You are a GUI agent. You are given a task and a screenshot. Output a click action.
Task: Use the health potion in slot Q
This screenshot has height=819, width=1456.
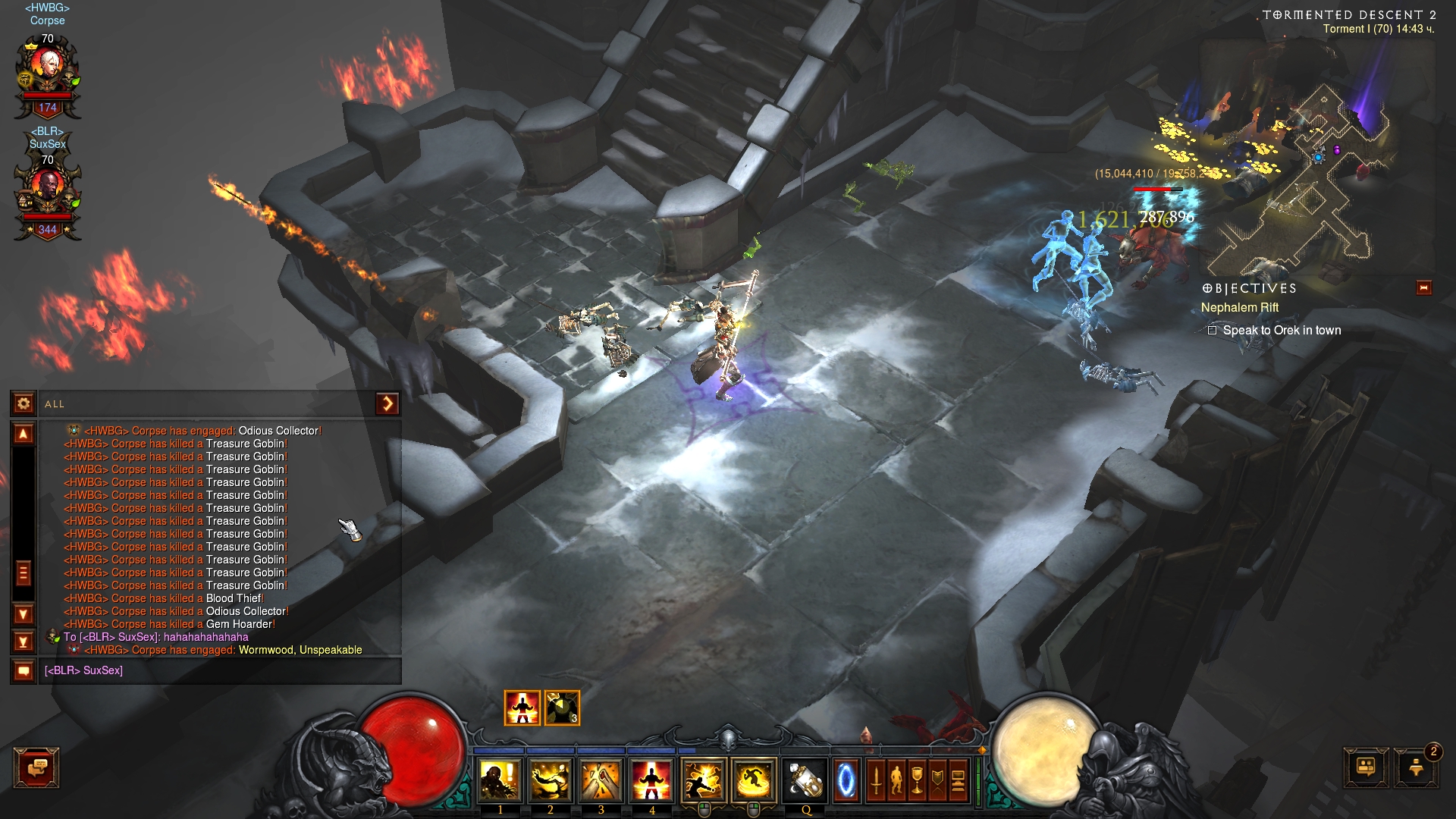click(x=805, y=780)
